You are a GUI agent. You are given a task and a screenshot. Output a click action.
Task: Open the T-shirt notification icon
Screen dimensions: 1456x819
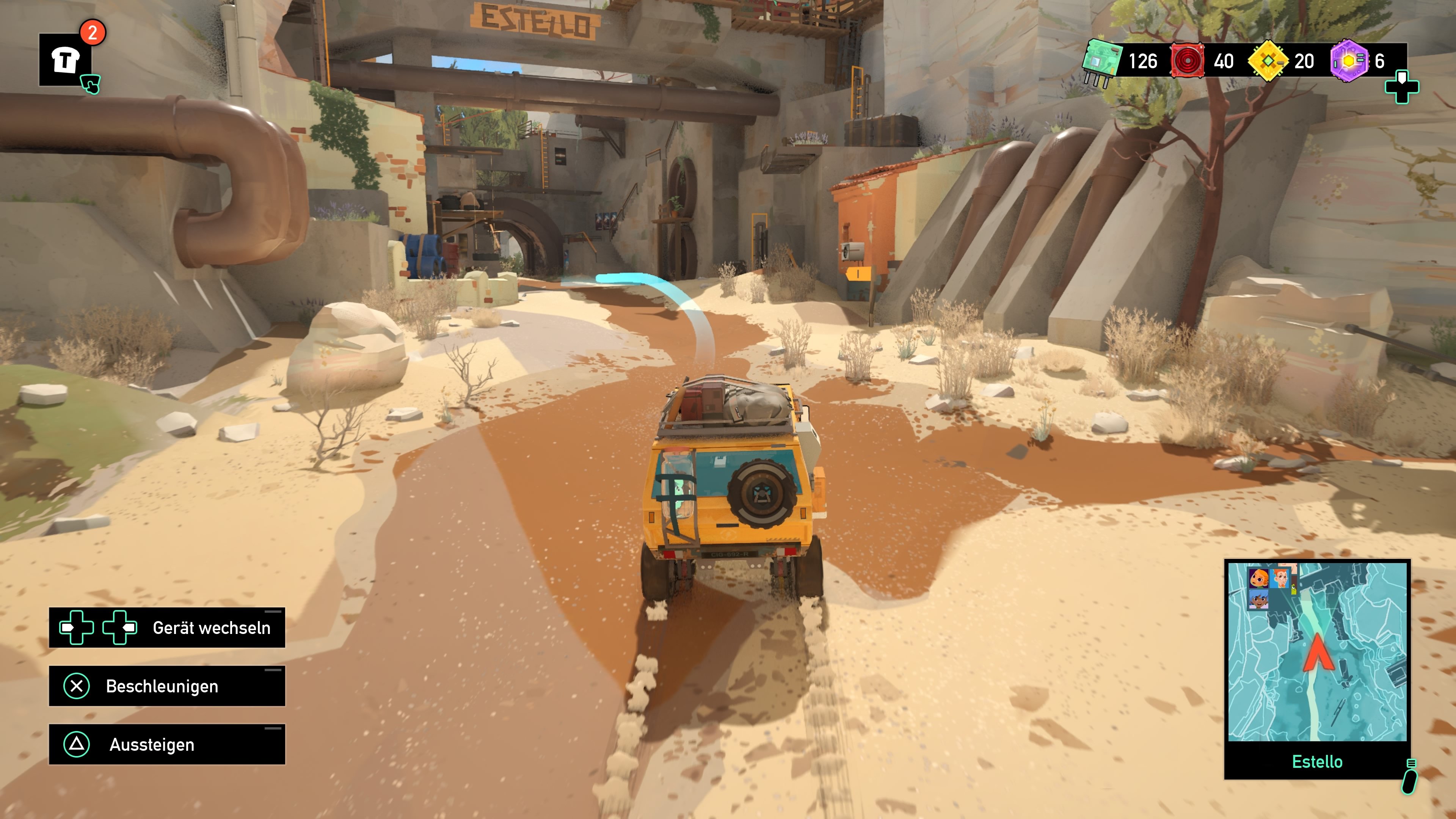tap(65, 60)
